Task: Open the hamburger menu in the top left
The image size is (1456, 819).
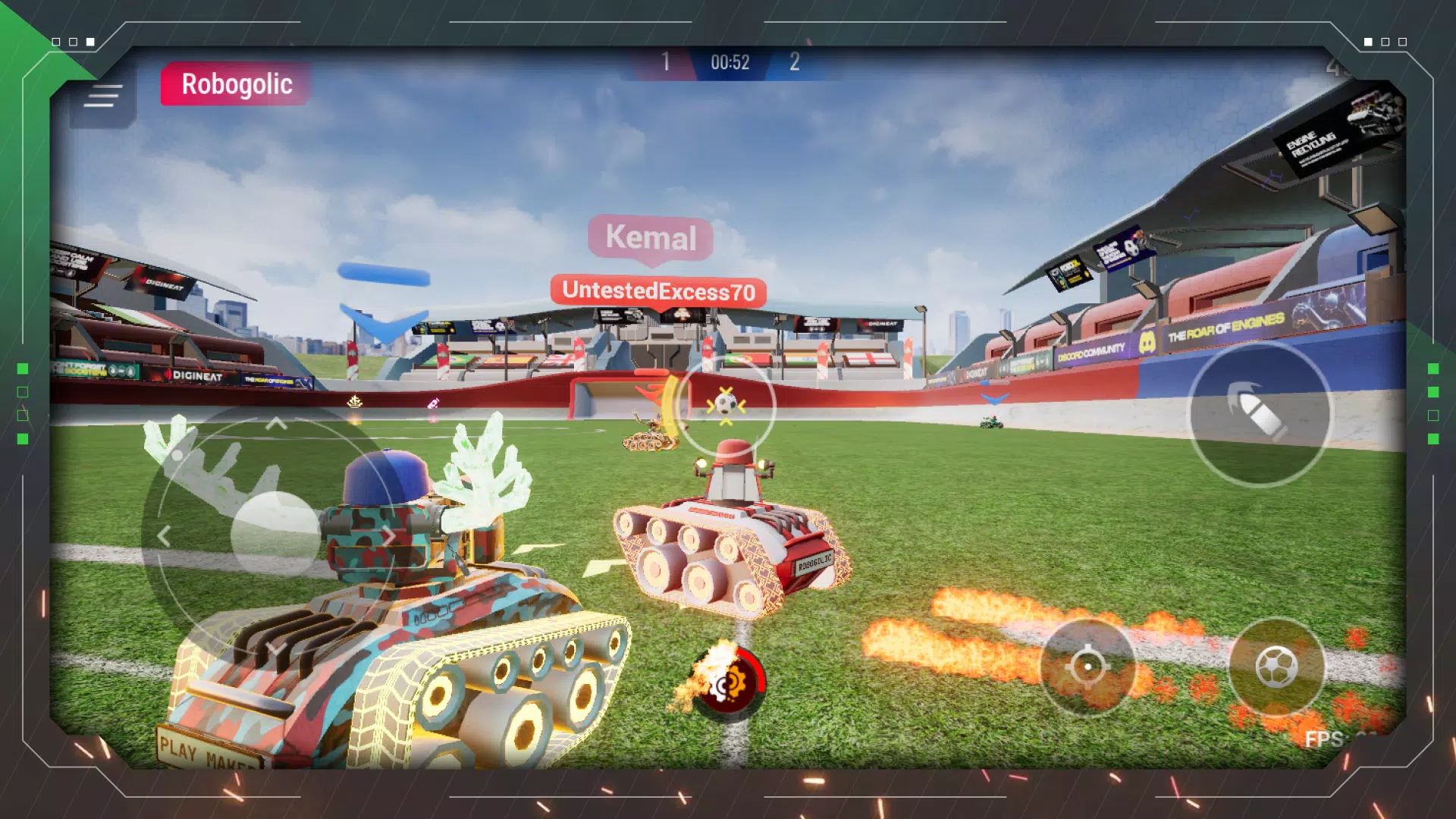Action: pyautogui.click(x=103, y=95)
